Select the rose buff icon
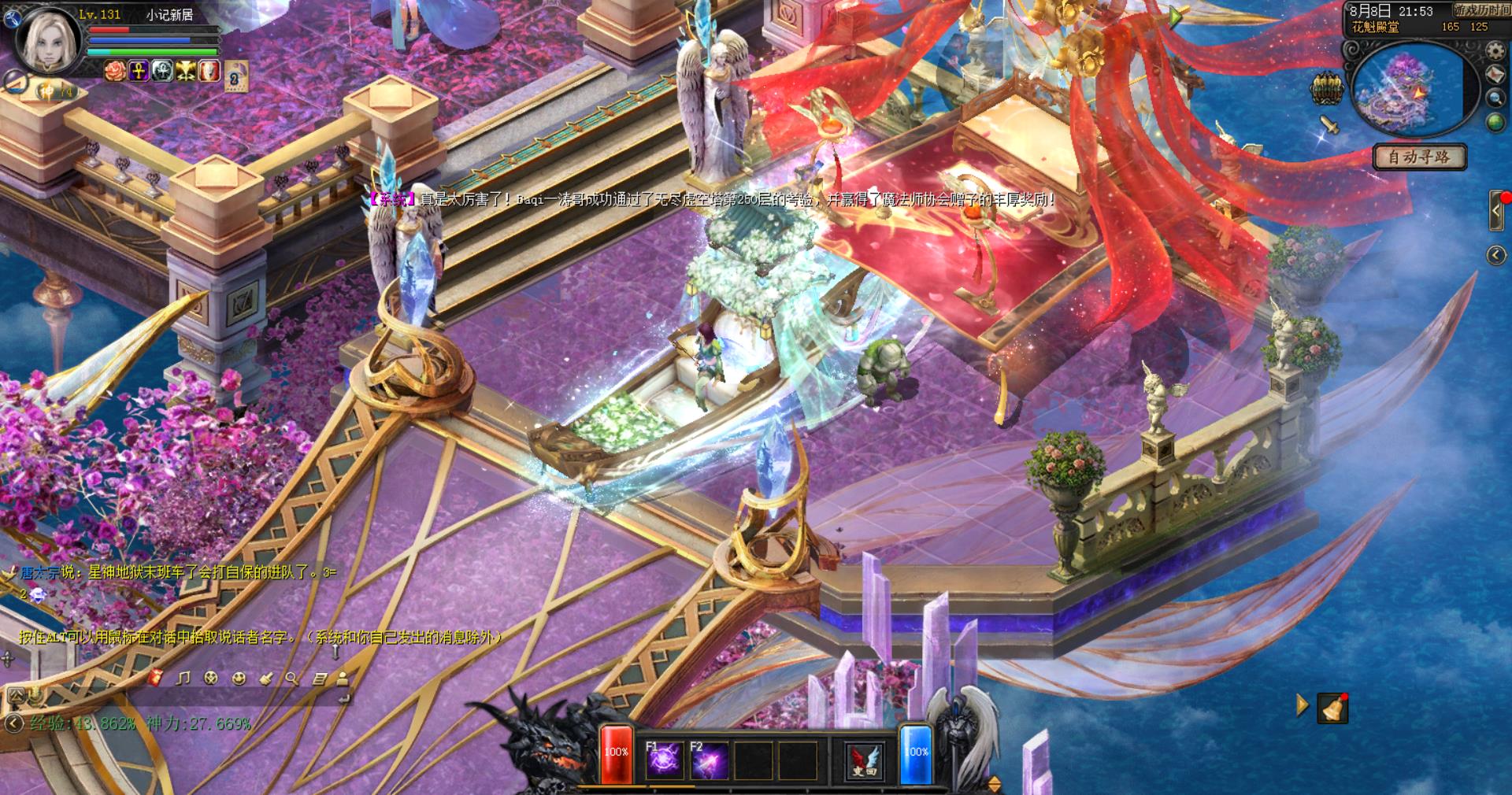Viewport: 1512px width, 795px height. pos(116,71)
